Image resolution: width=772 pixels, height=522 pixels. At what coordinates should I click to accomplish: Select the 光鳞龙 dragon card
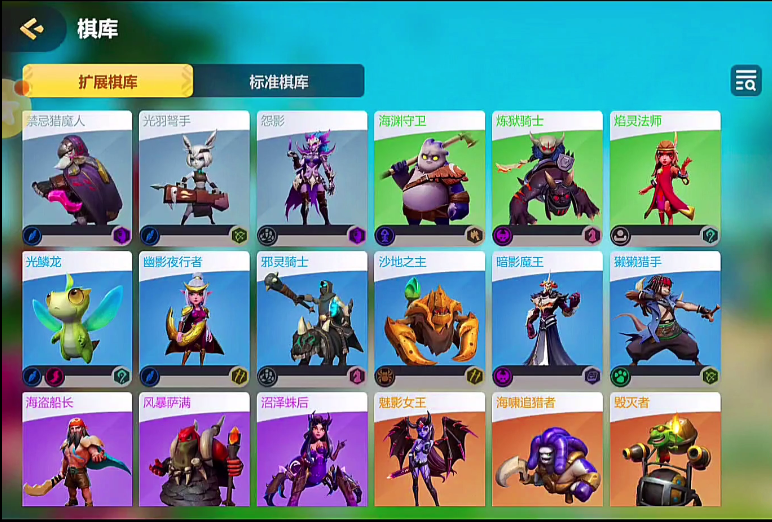coord(77,318)
